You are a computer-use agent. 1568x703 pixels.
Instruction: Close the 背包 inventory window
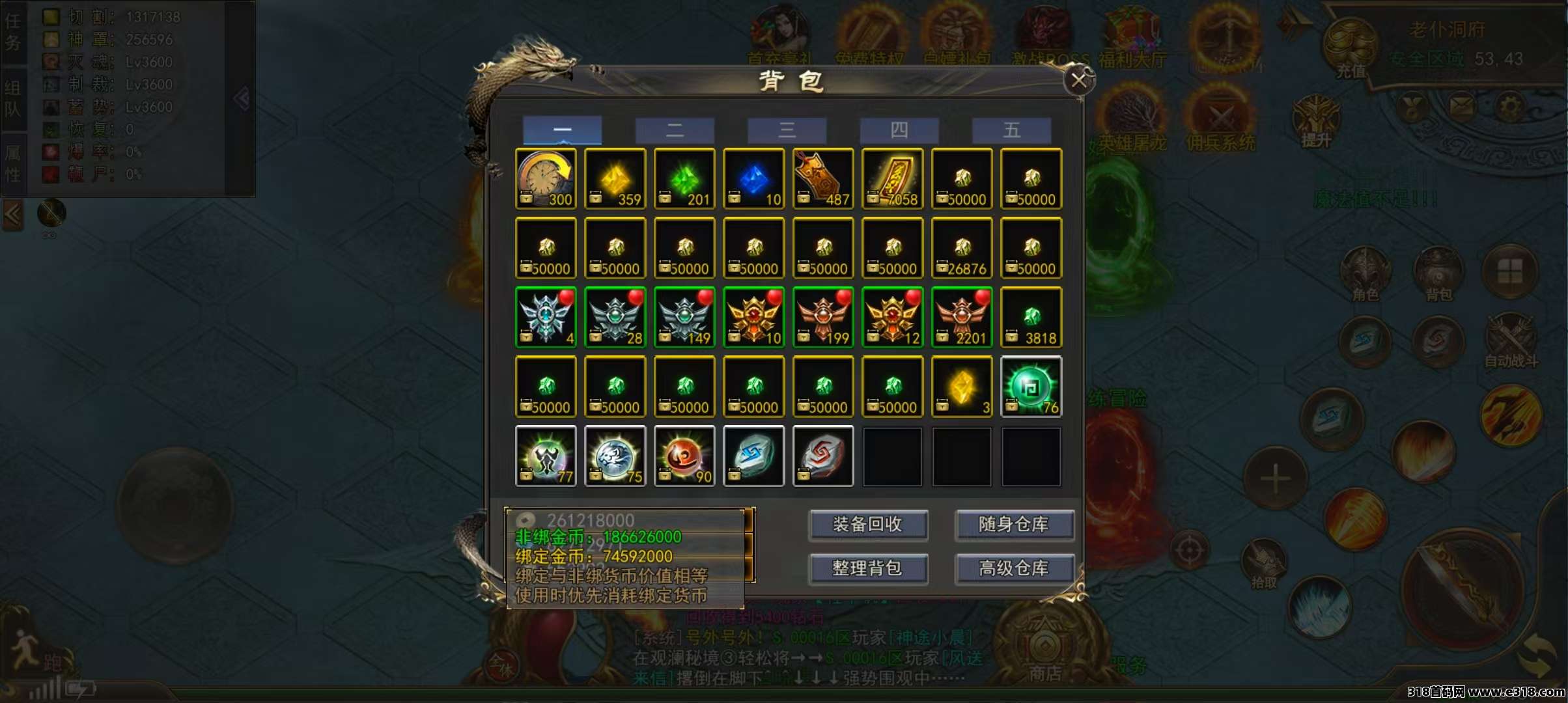(1078, 81)
